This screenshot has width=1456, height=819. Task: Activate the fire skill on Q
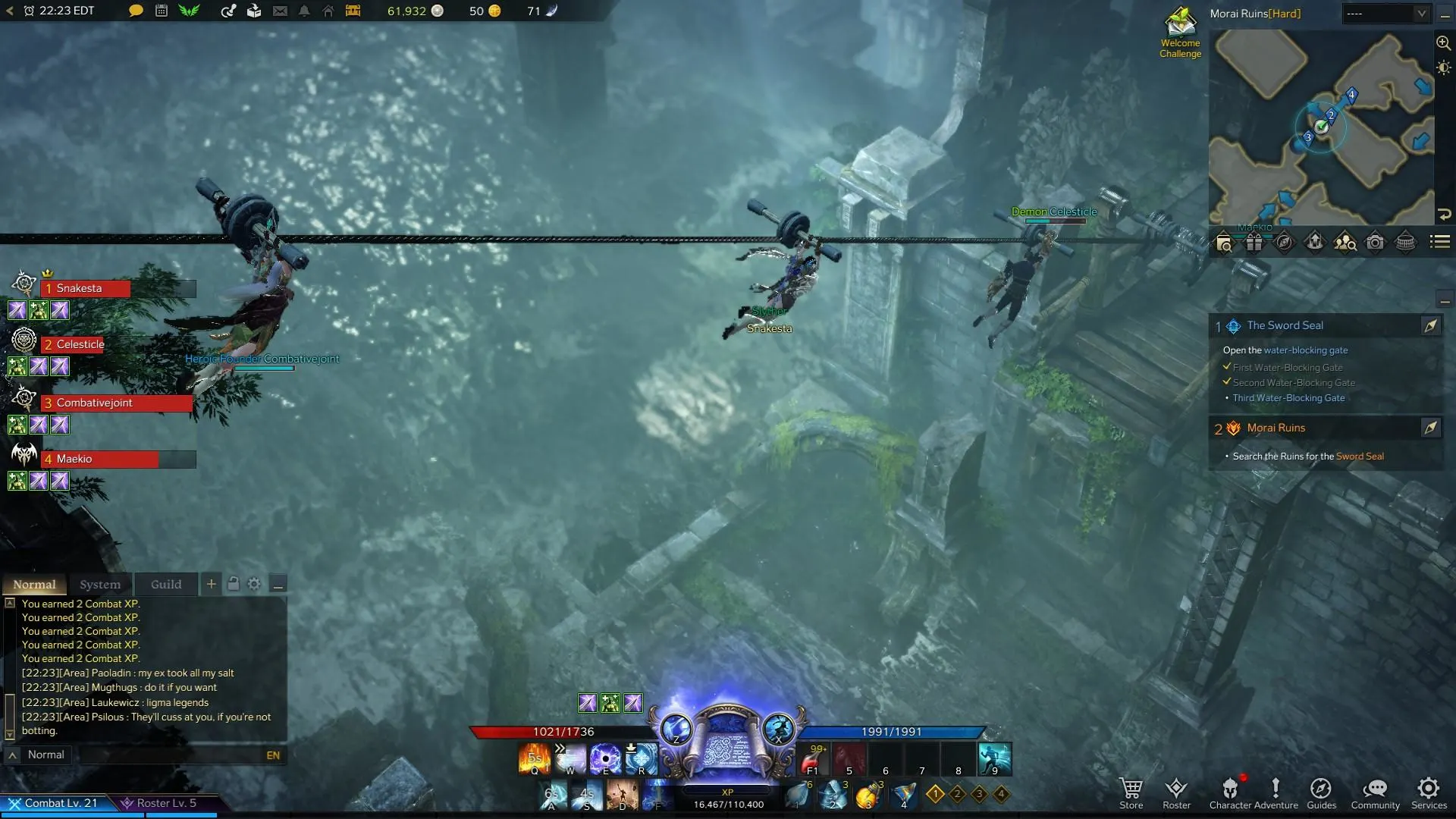click(534, 759)
